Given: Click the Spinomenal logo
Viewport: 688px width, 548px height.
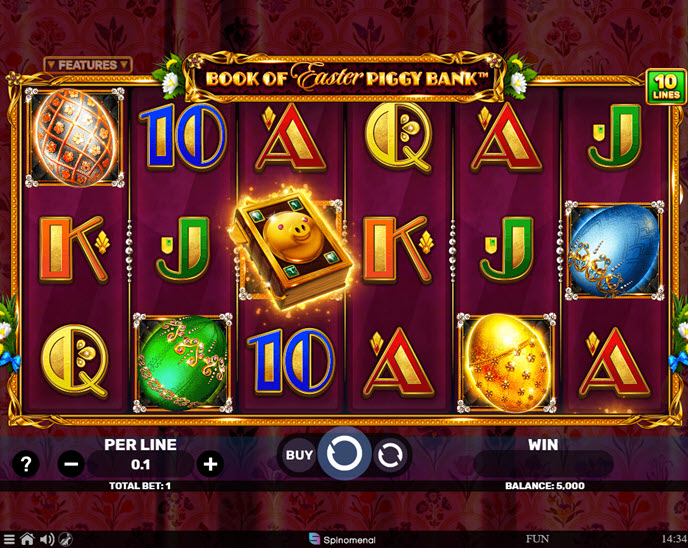Looking at the screenshot, I should tap(343, 540).
